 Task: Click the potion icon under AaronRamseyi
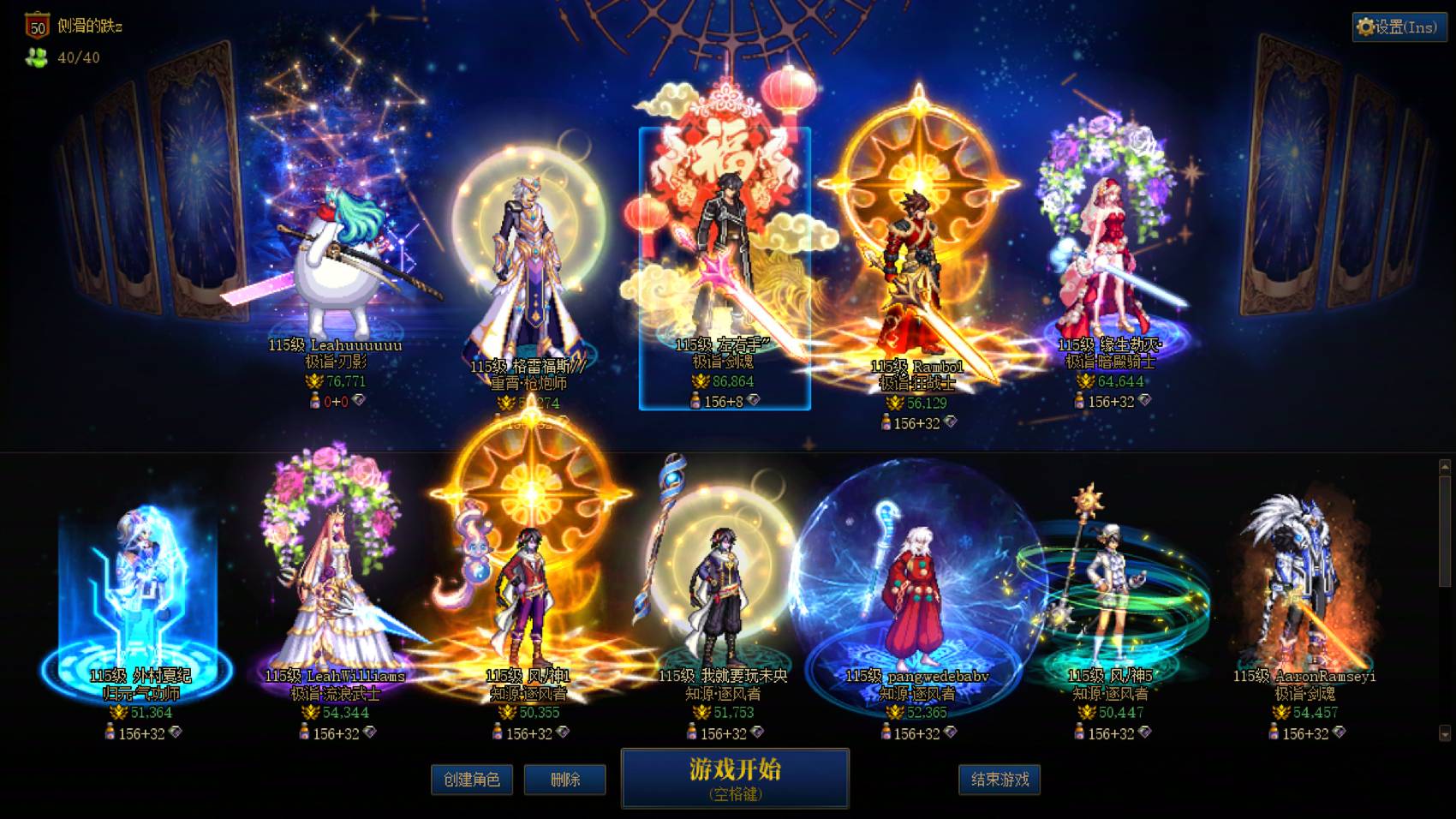point(1274,733)
